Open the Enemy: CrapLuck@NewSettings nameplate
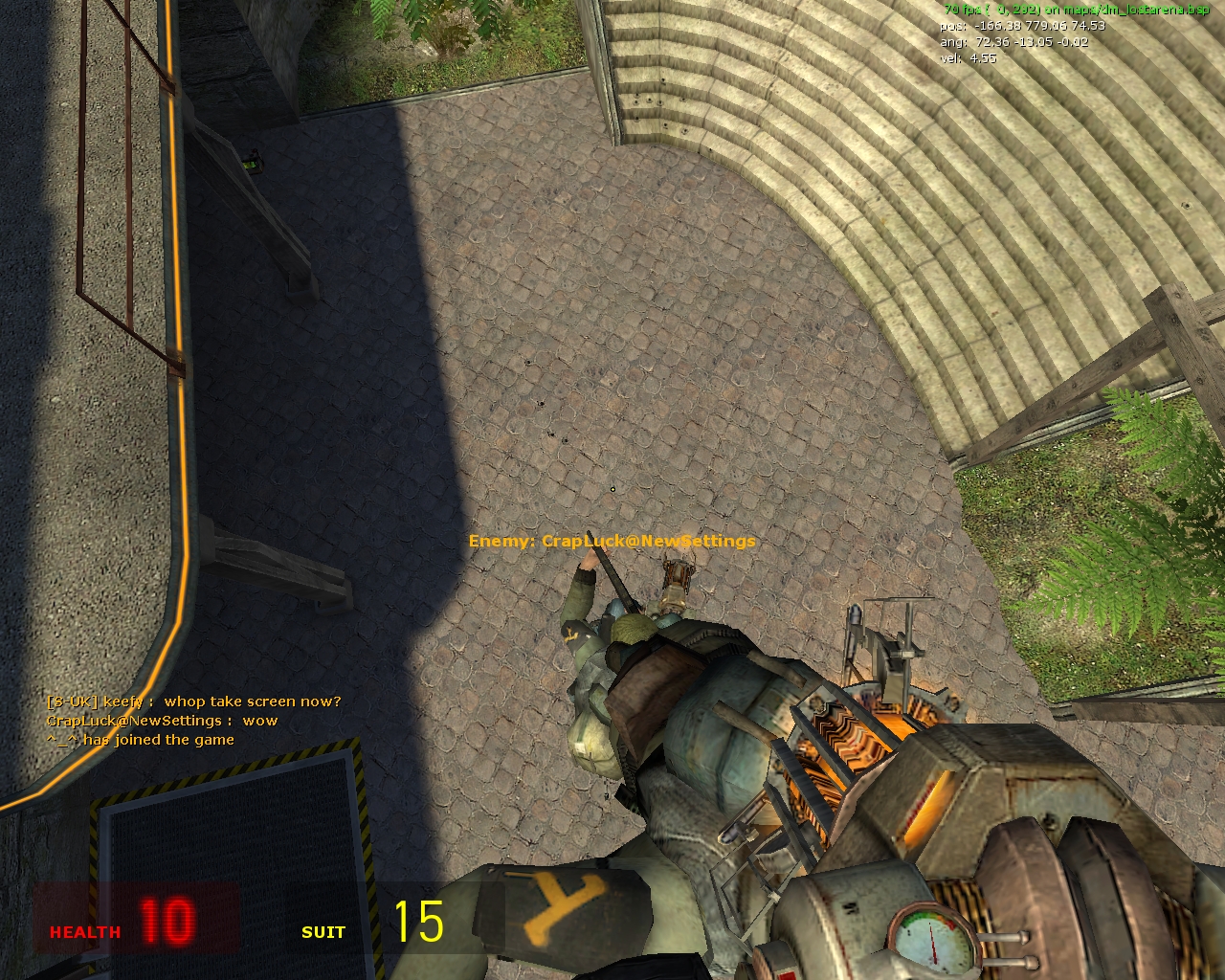The height and width of the screenshot is (980, 1225). click(612, 541)
